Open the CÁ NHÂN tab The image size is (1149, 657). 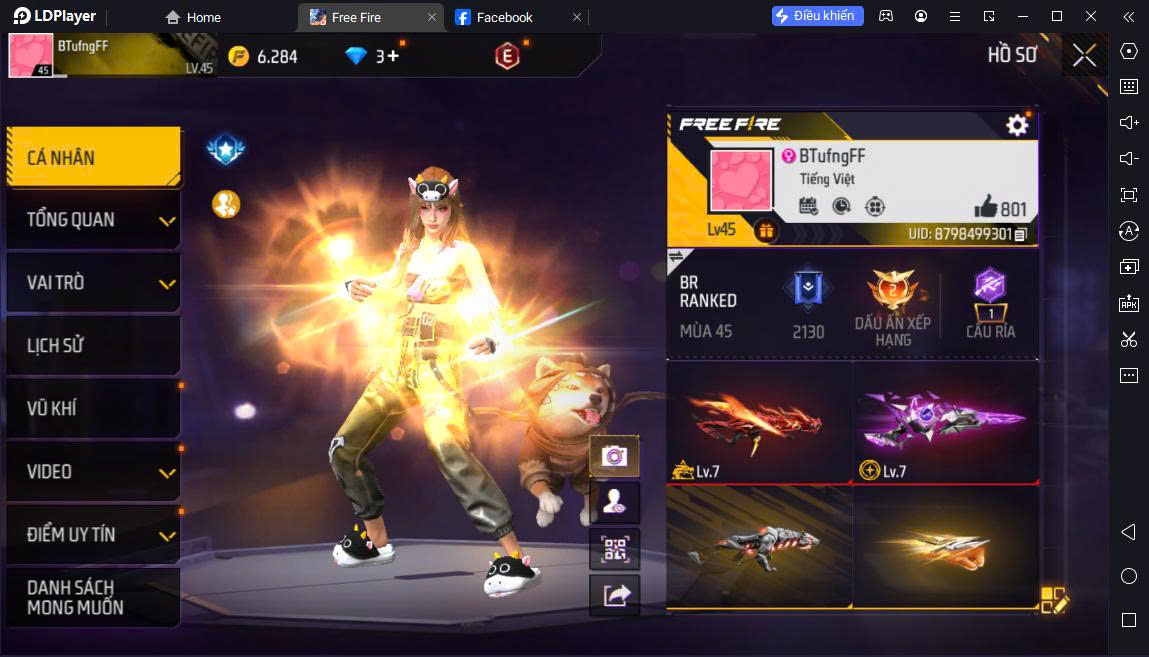tap(92, 157)
